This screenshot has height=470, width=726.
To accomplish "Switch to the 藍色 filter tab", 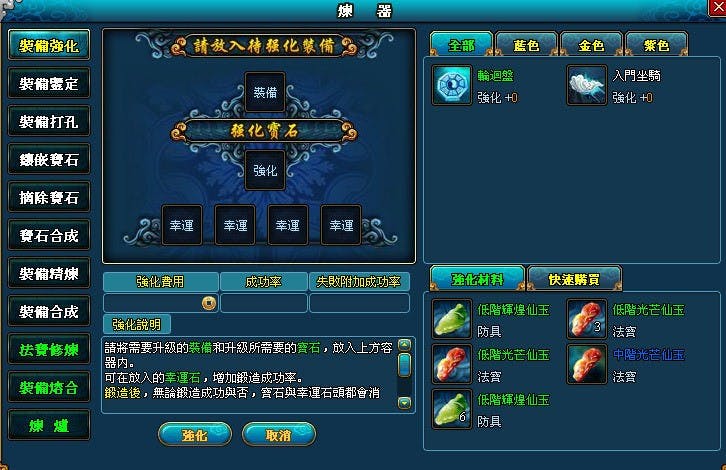I will coord(525,45).
